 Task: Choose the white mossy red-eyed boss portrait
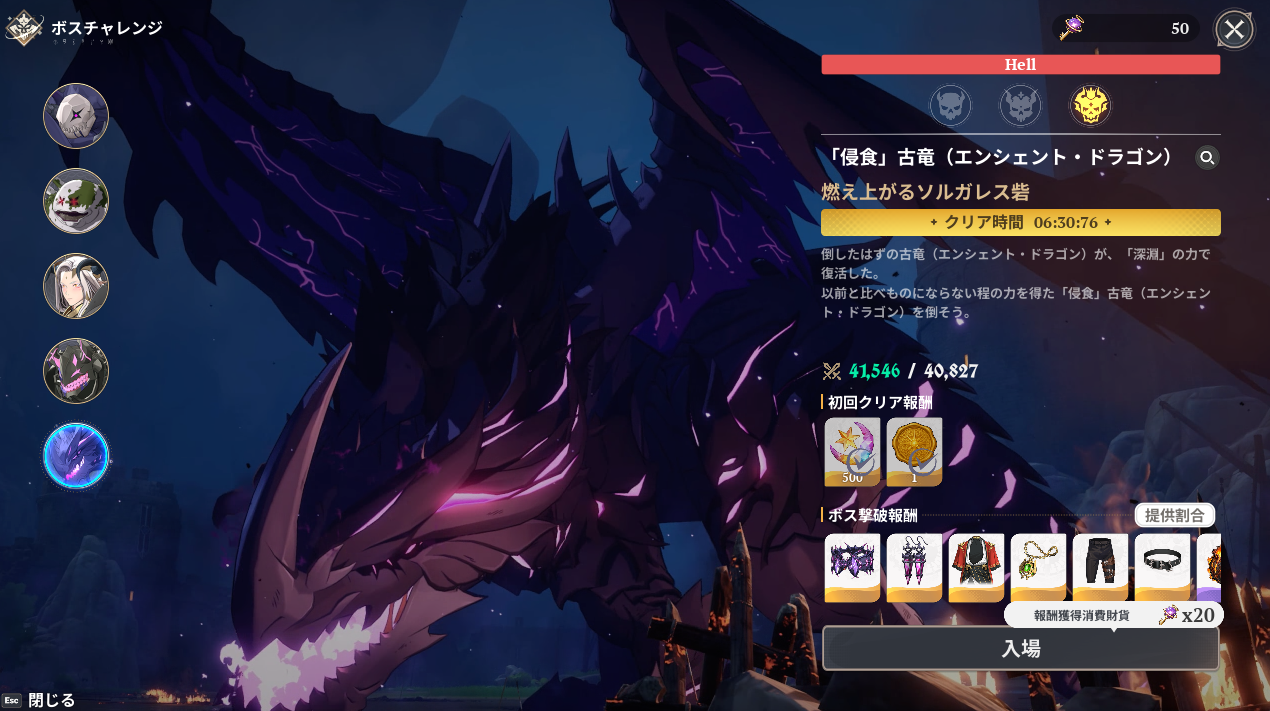(76, 201)
